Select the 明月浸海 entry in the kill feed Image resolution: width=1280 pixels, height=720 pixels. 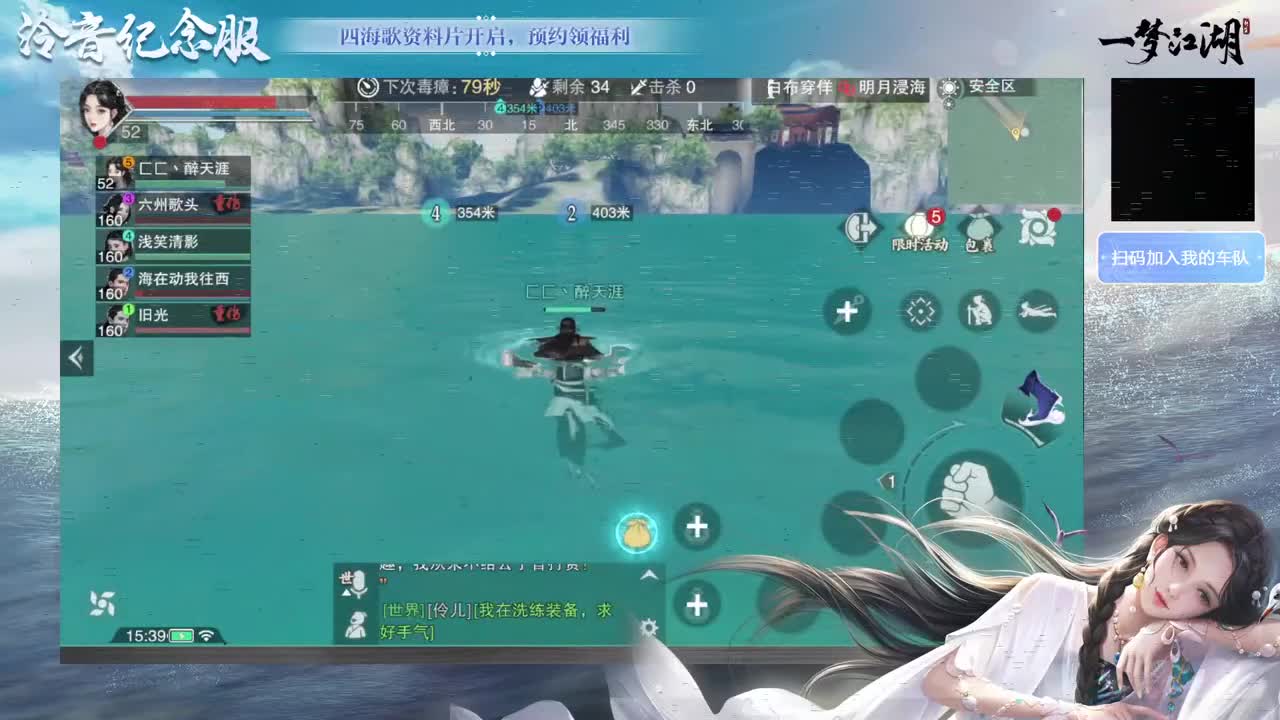[x=893, y=88]
